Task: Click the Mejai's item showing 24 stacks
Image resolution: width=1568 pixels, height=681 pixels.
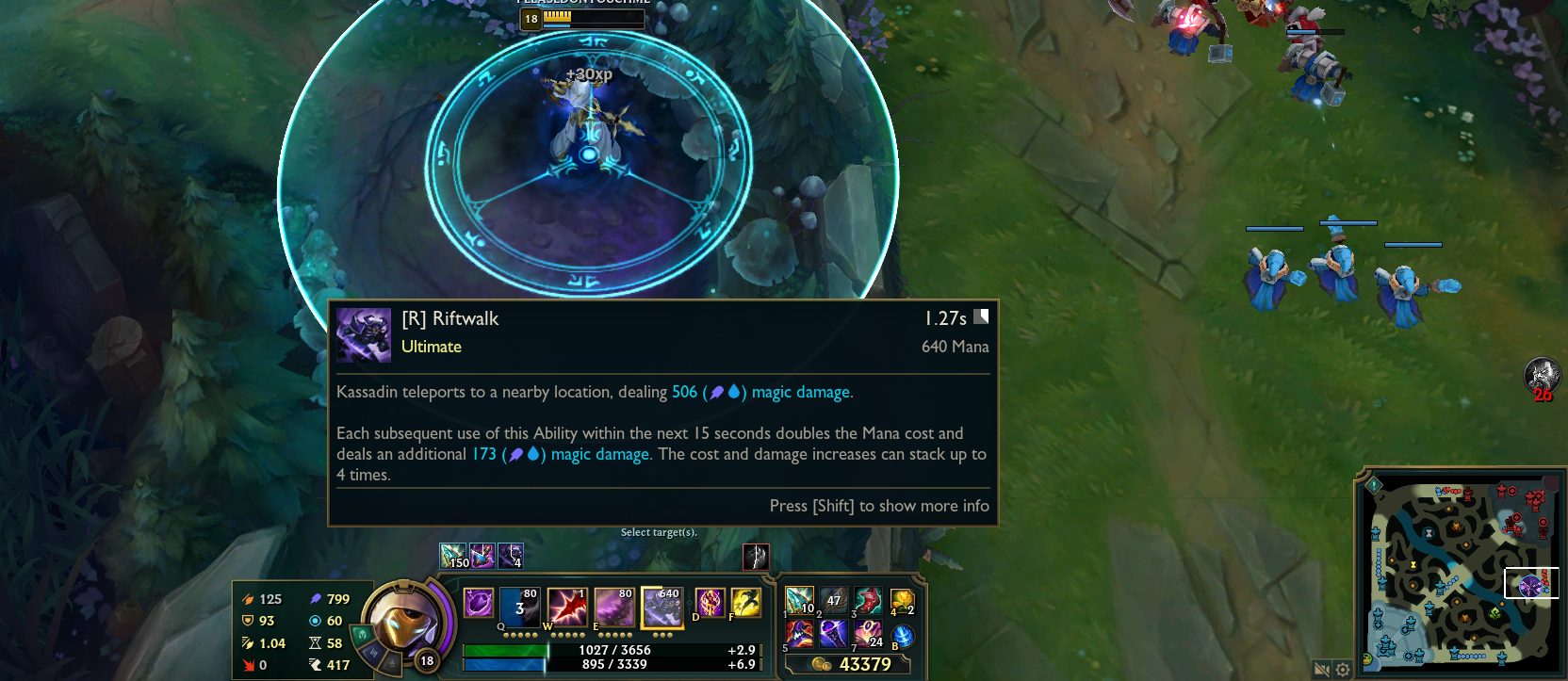Action: coord(868,634)
